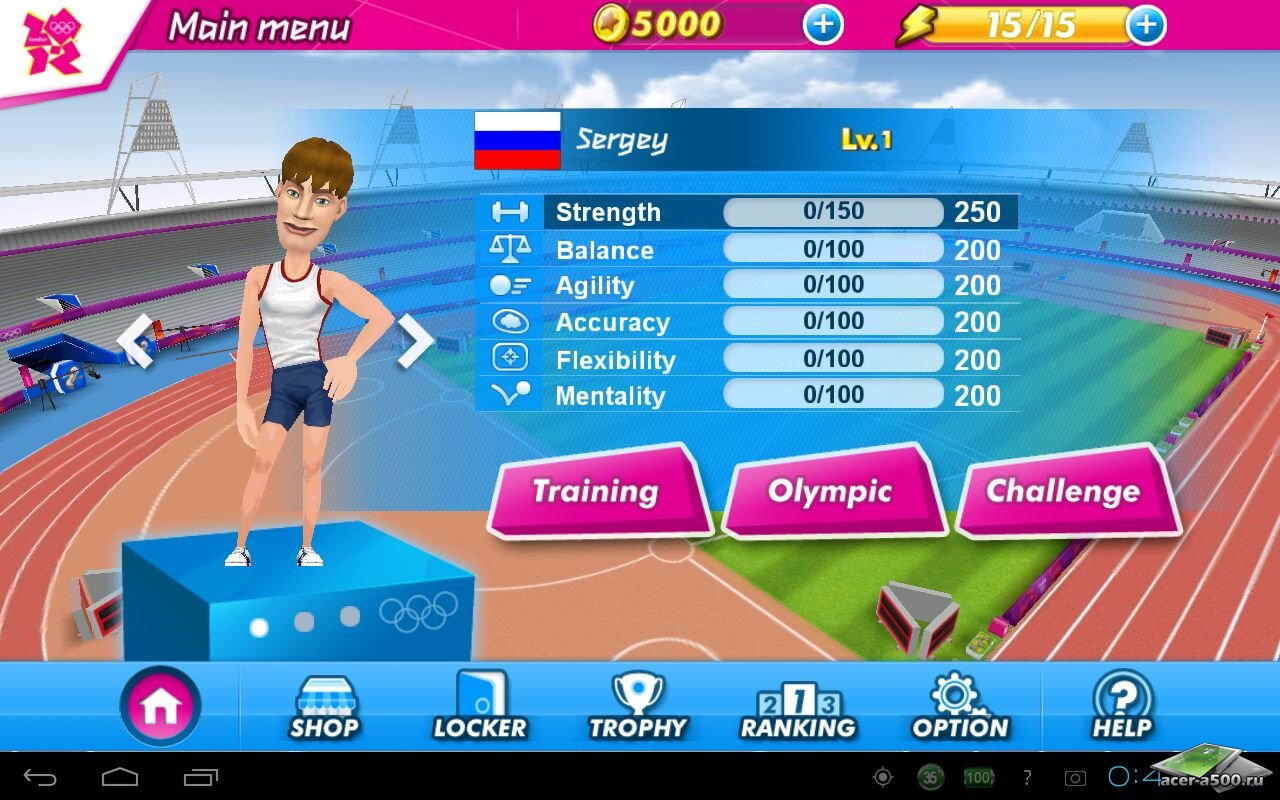
Task: Tap the Android home navigation button
Action: pyautogui.click(x=120, y=777)
